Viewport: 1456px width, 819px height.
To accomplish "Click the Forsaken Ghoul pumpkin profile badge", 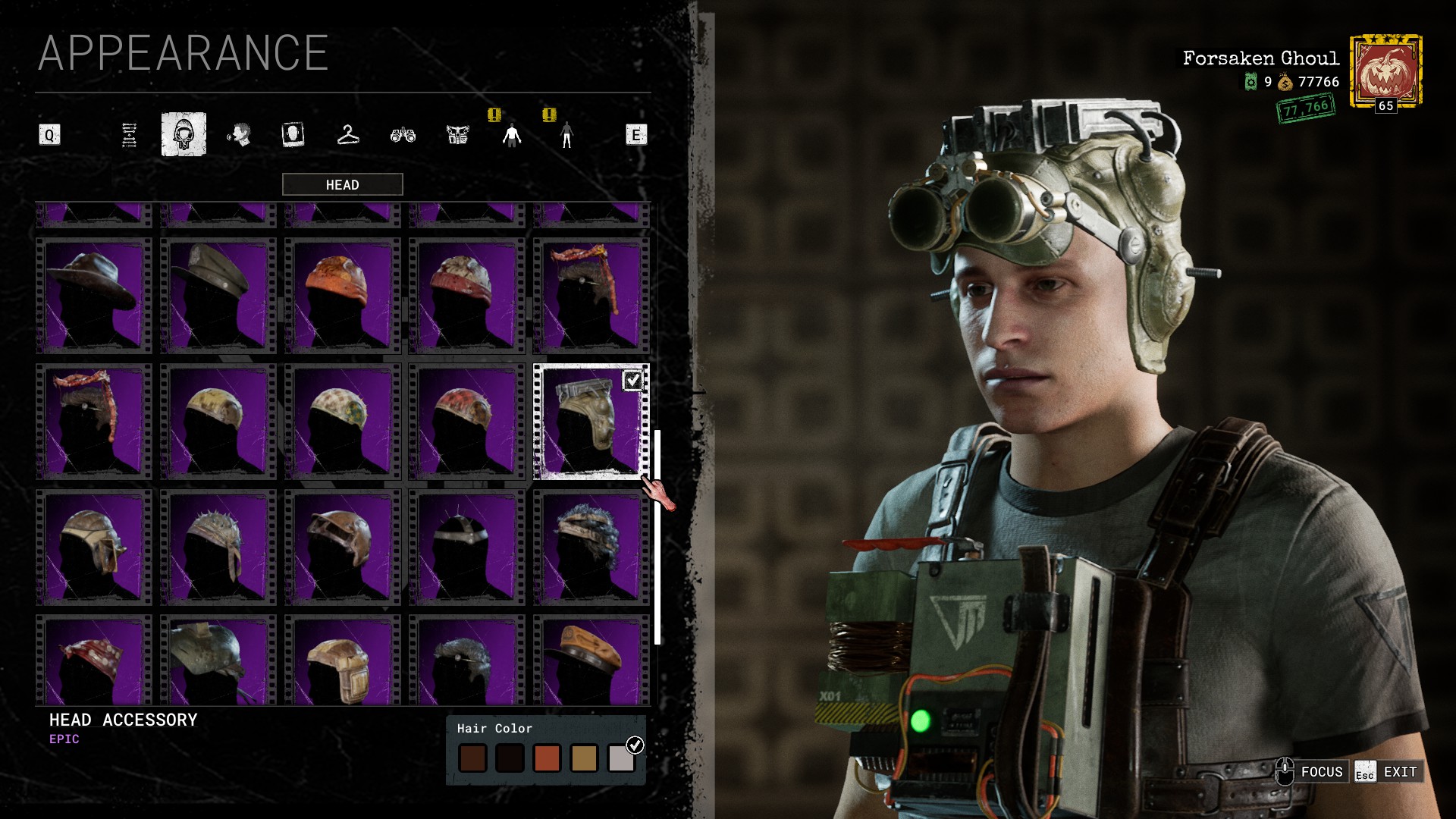I will click(x=1385, y=72).
